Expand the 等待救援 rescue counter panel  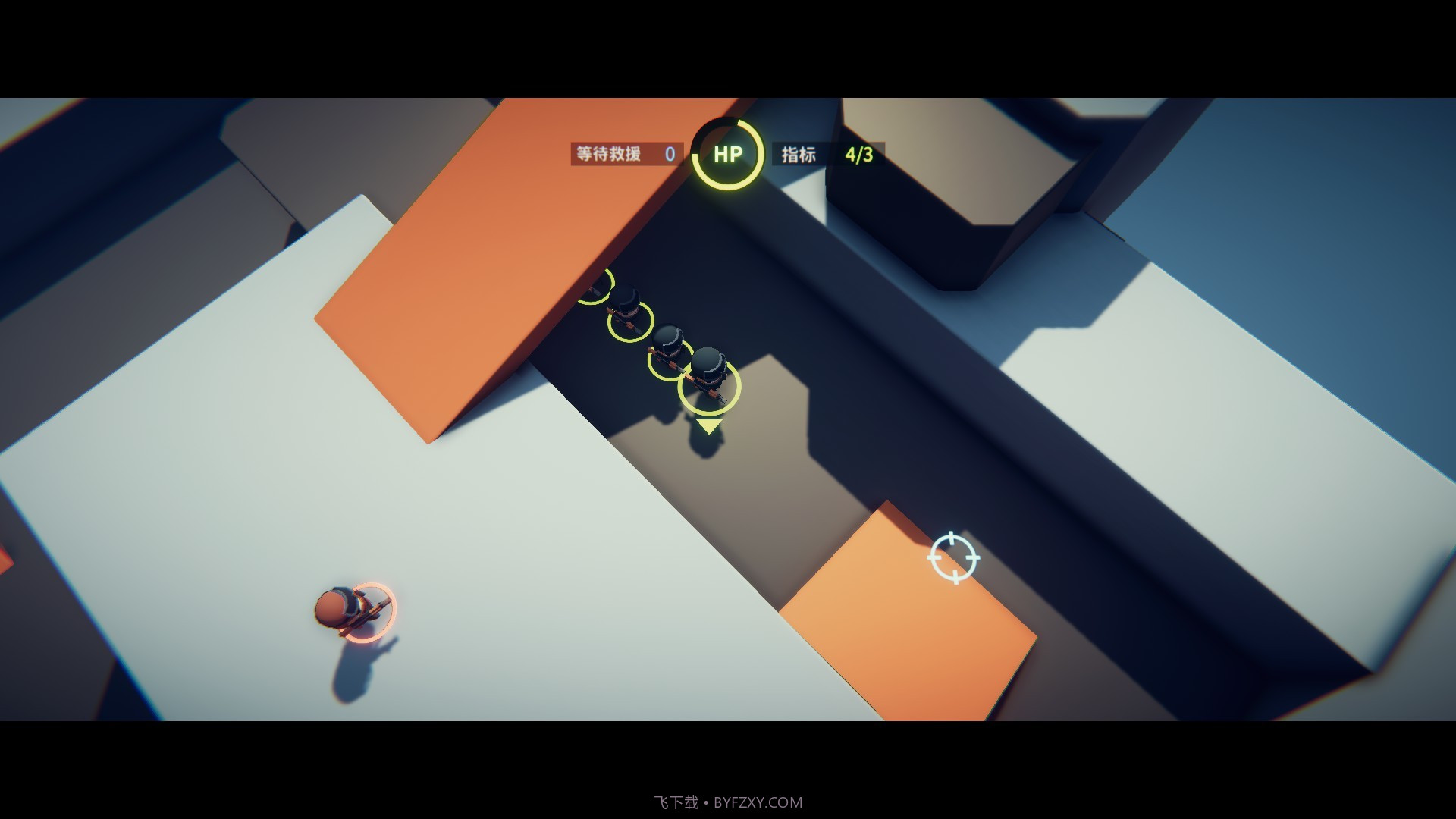[x=623, y=154]
